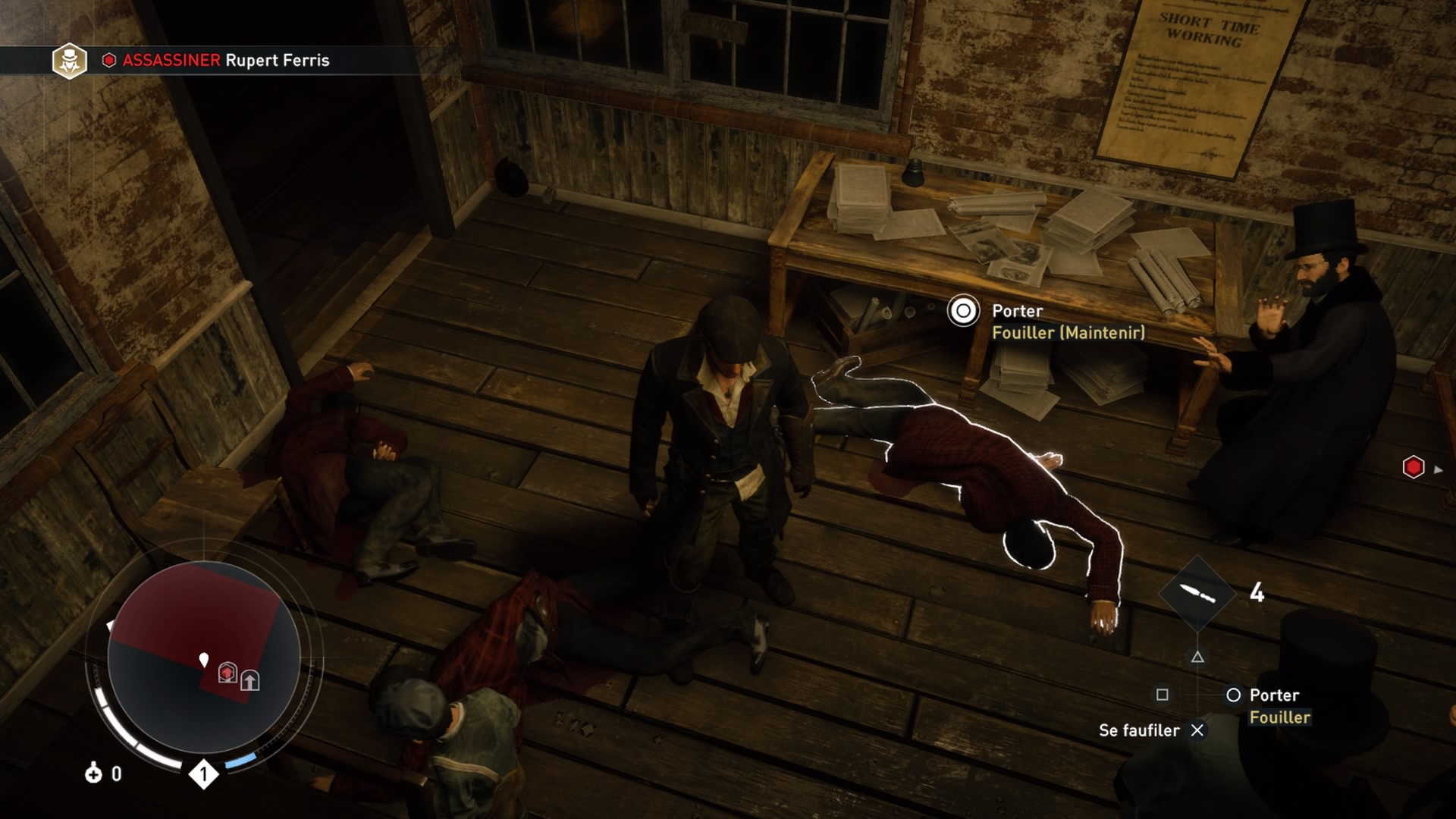
Task: Select the hexagonal mission badge icon
Action: (x=69, y=61)
